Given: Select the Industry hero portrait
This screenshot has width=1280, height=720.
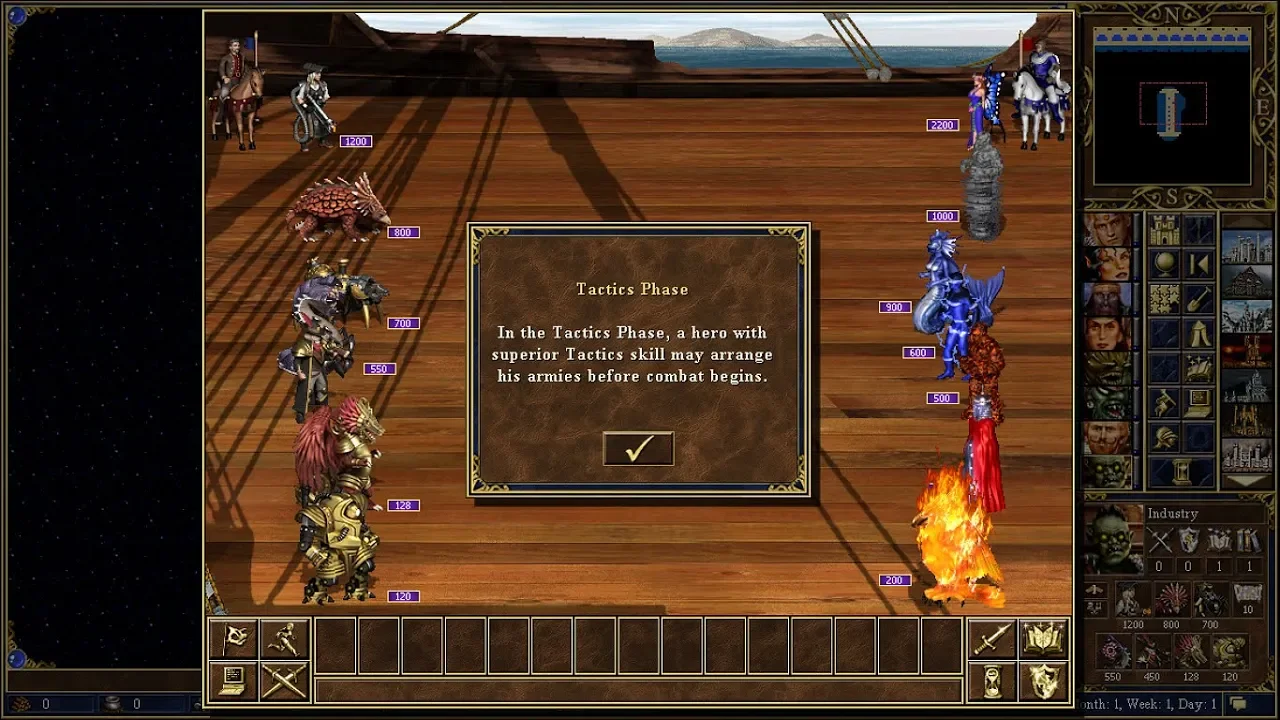Looking at the screenshot, I should (1113, 539).
